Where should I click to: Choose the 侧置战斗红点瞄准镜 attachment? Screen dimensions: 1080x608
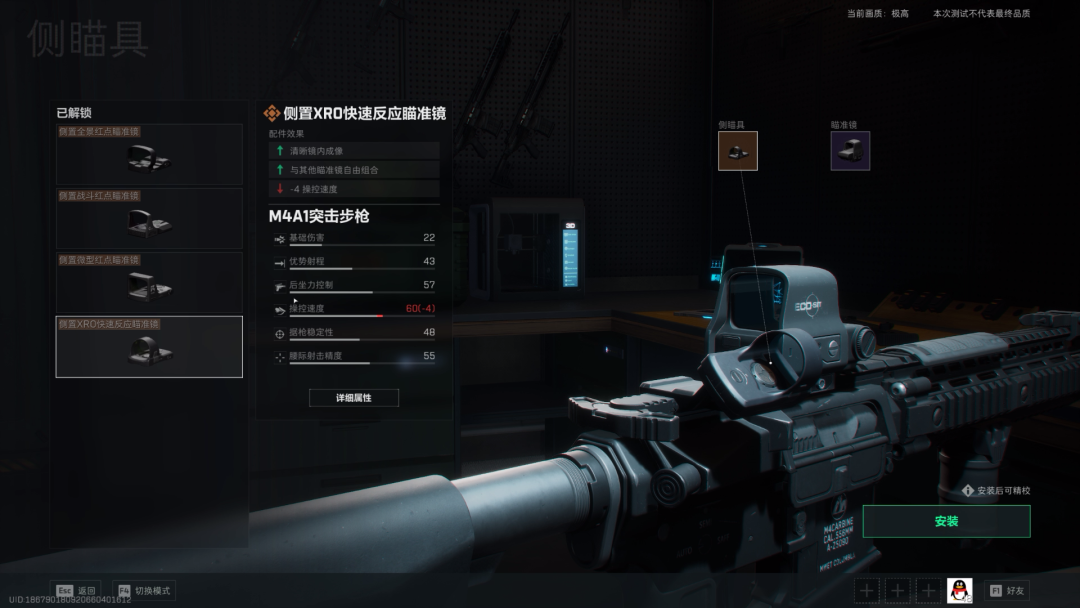(149, 219)
